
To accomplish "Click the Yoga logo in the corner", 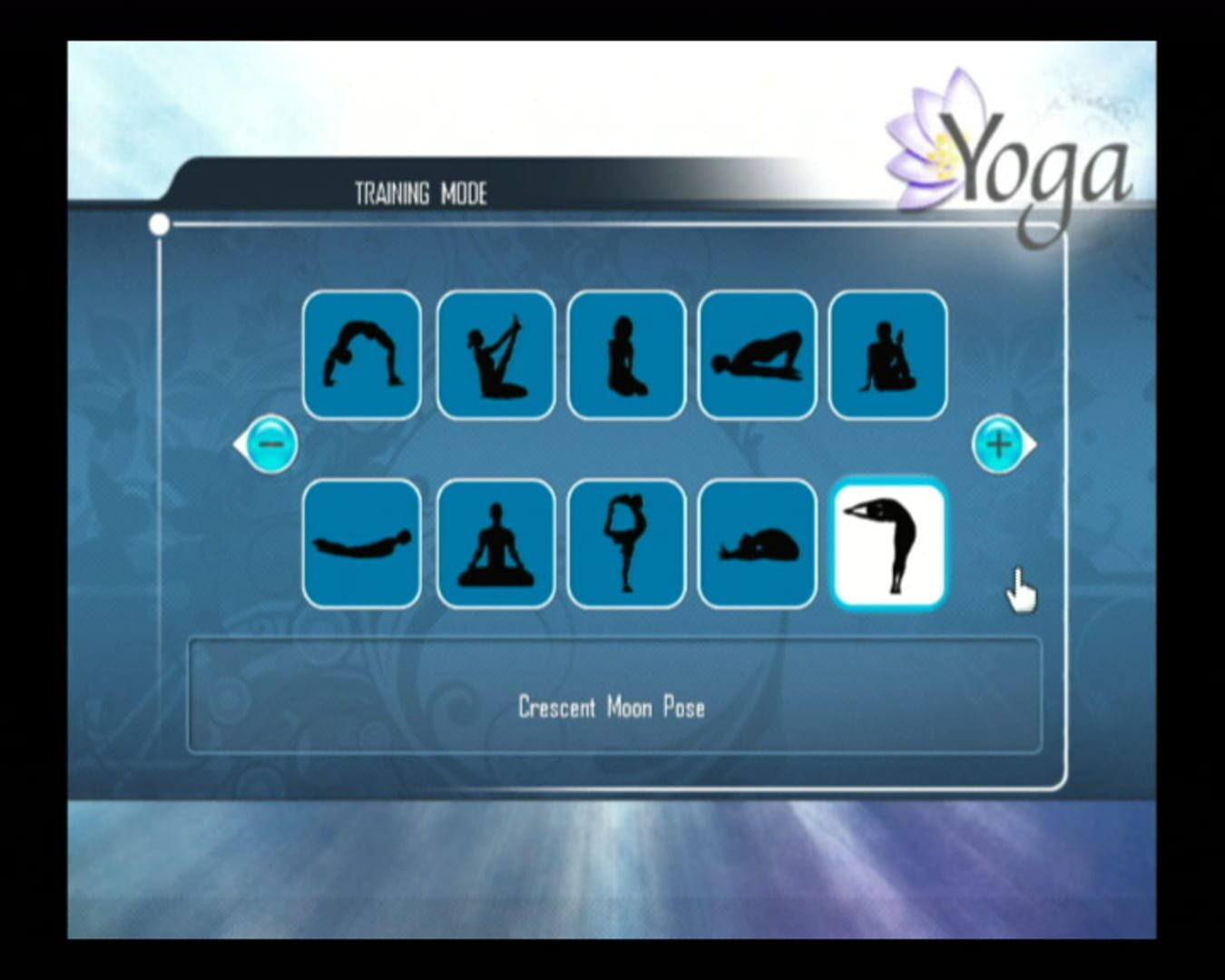I will tap(1016, 150).
